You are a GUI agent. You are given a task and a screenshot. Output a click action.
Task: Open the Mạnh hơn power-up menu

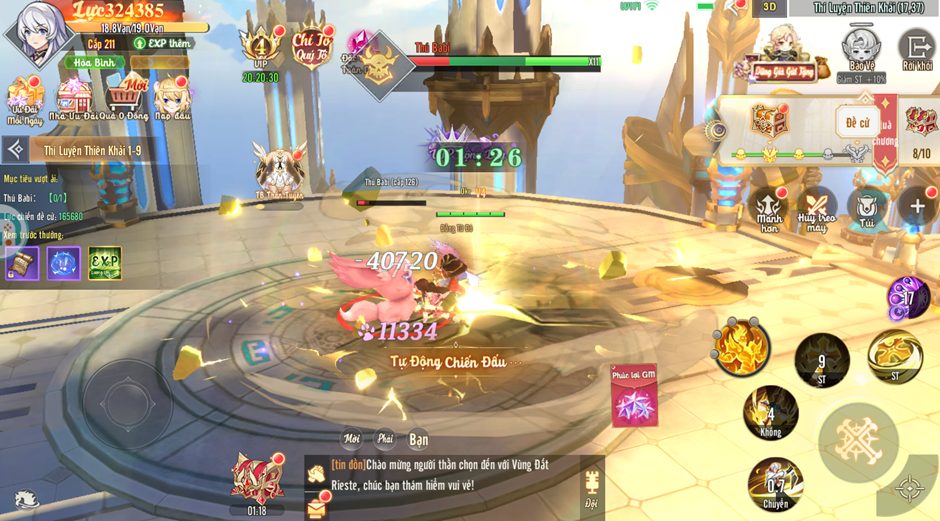[x=768, y=207]
